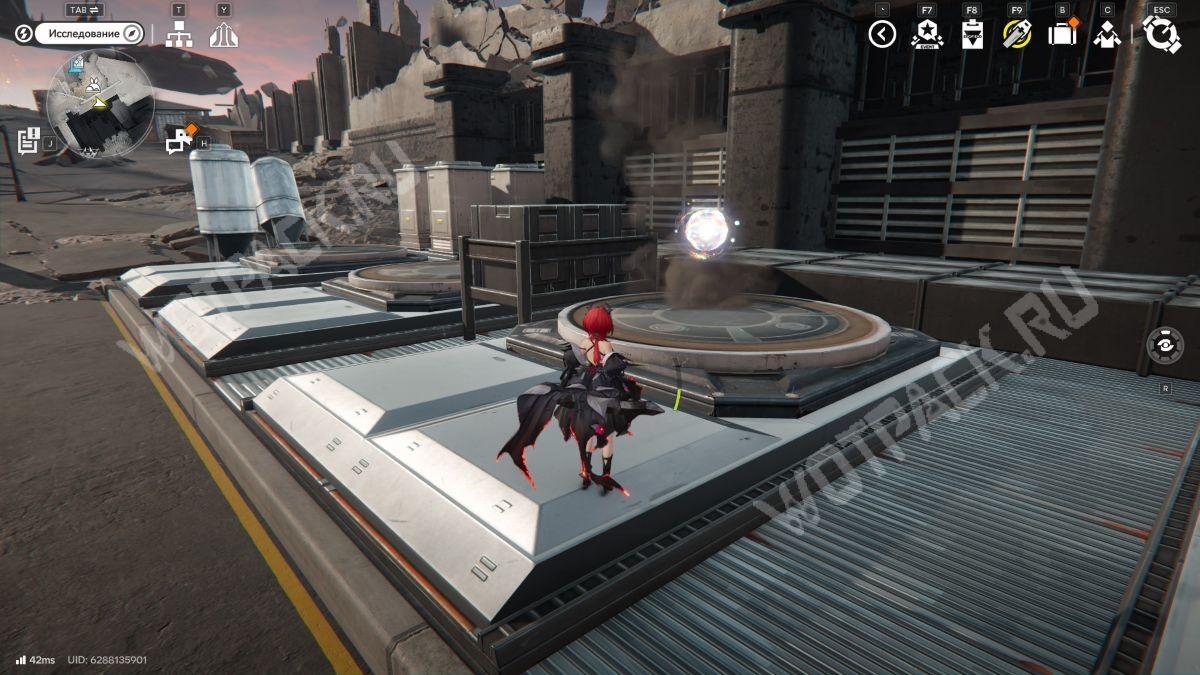Open the suitcase inventory bag
This screenshot has height=675, width=1200.
[1062, 34]
